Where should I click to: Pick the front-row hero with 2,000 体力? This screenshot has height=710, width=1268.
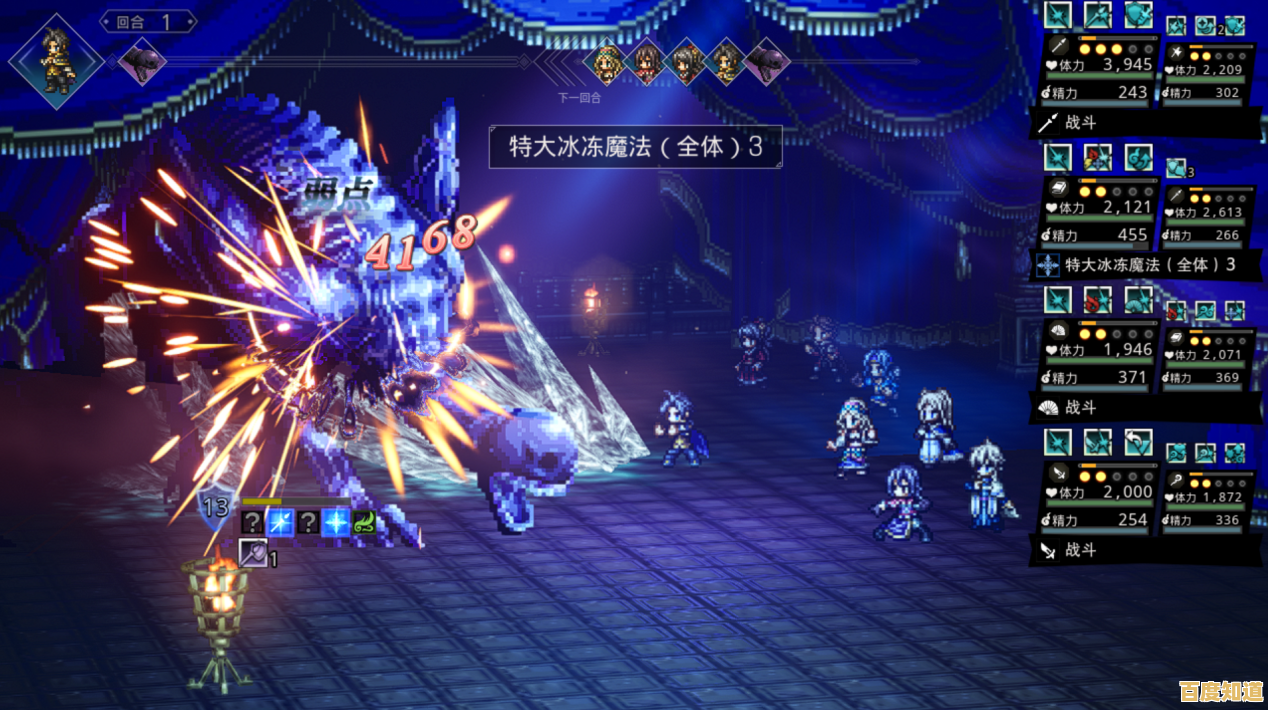[1098, 491]
